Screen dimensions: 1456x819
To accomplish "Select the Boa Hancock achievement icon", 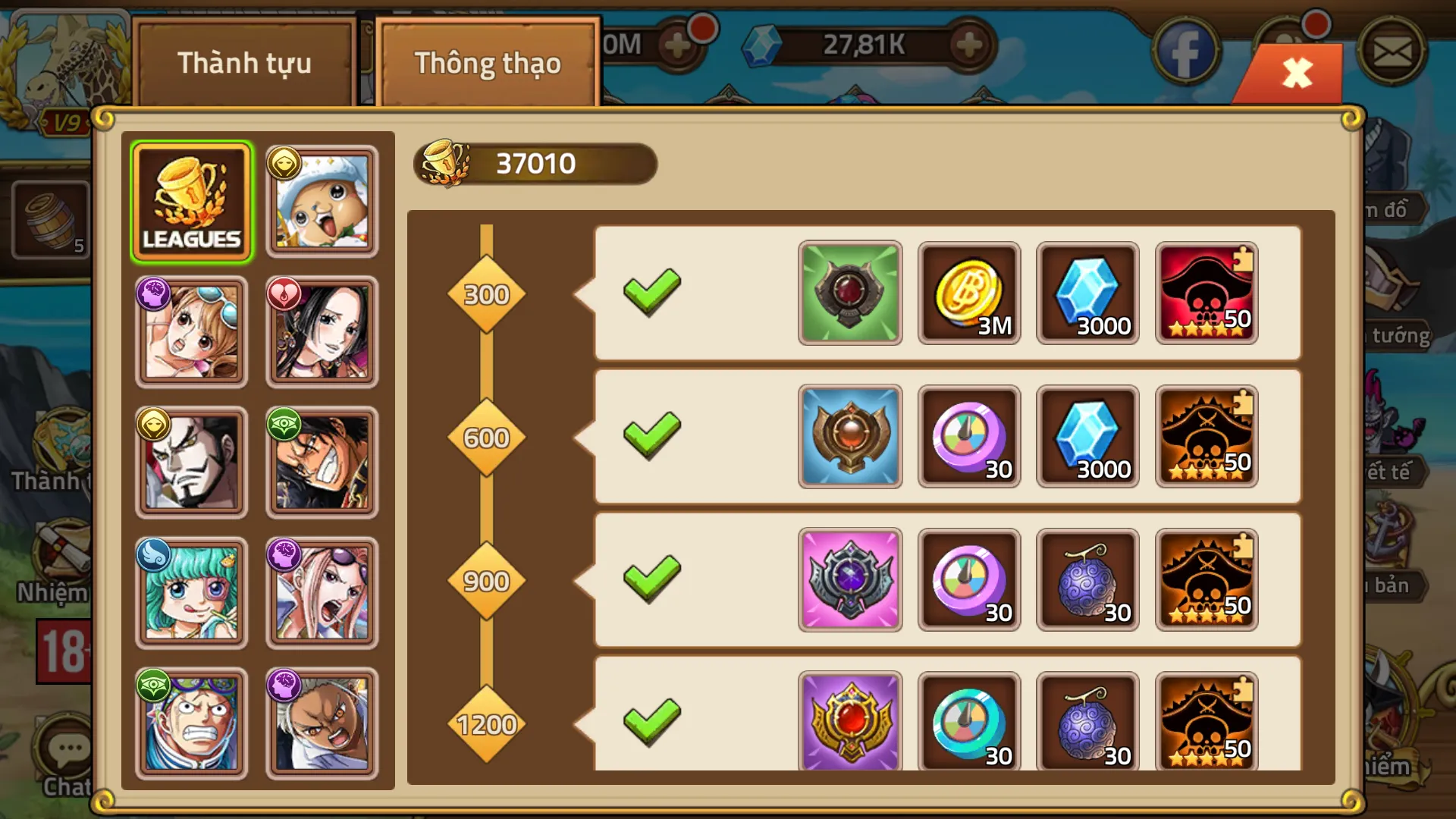I will 322,331.
